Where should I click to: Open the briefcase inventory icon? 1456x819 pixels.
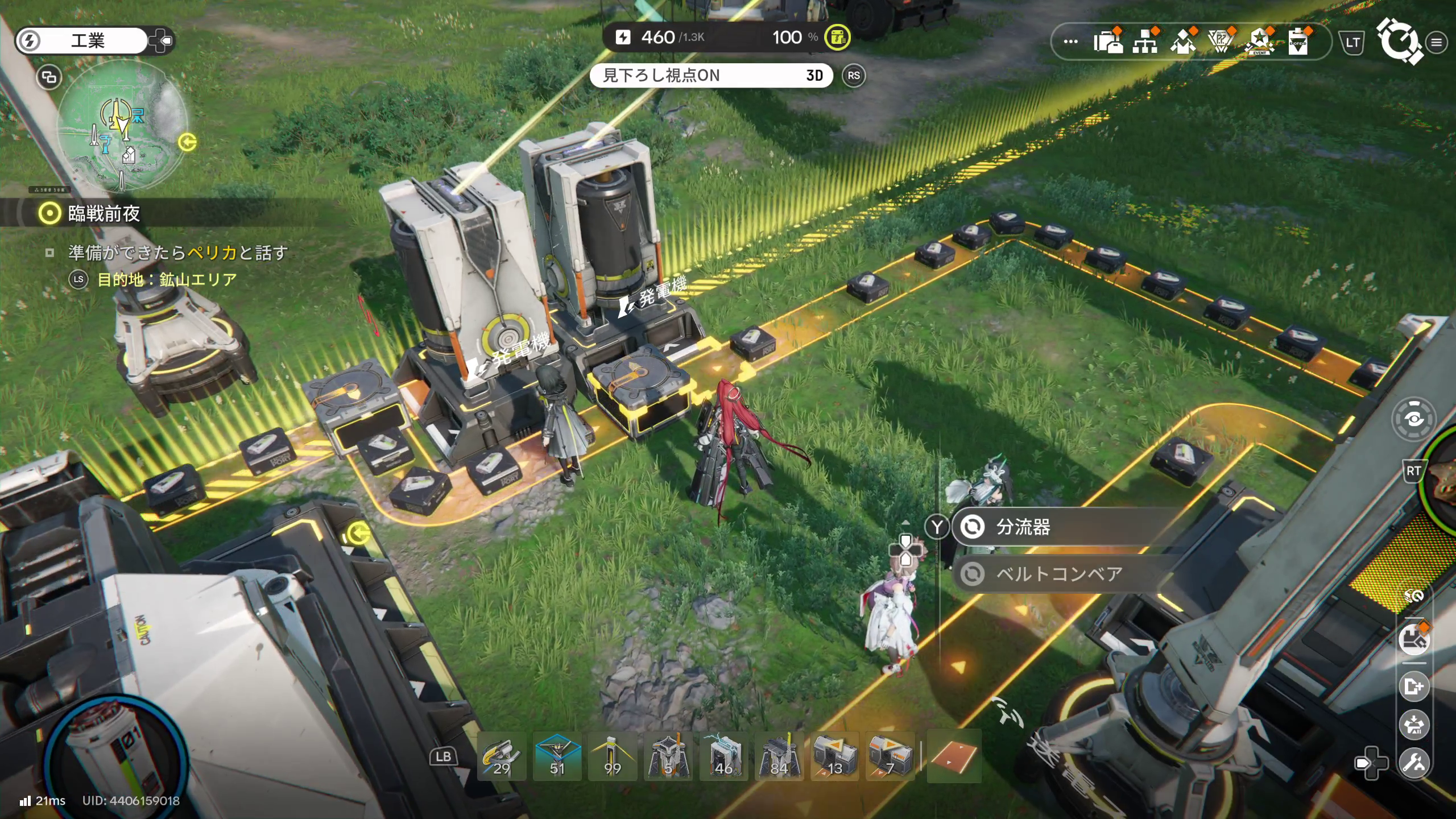pyautogui.click(x=1108, y=42)
